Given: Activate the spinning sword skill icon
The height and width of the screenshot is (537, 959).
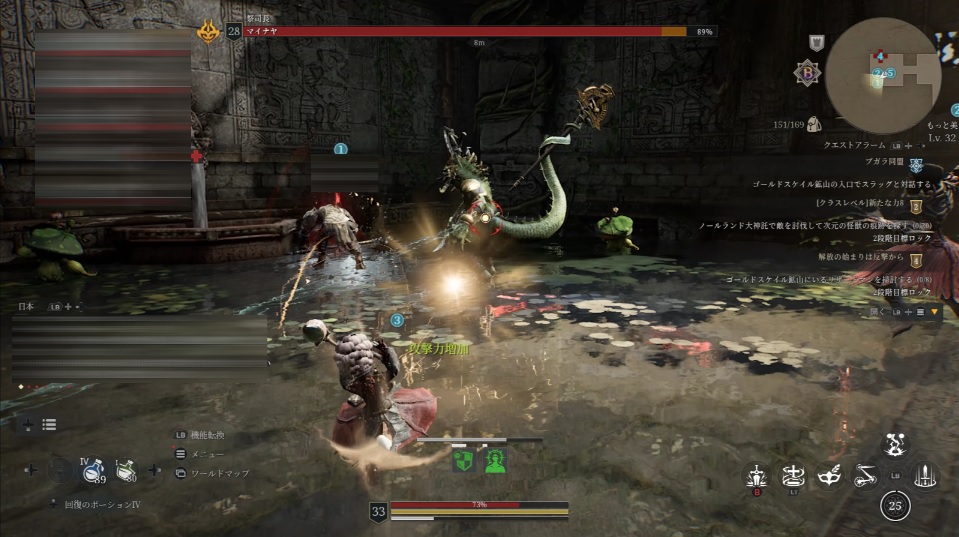Looking at the screenshot, I should click(794, 476).
